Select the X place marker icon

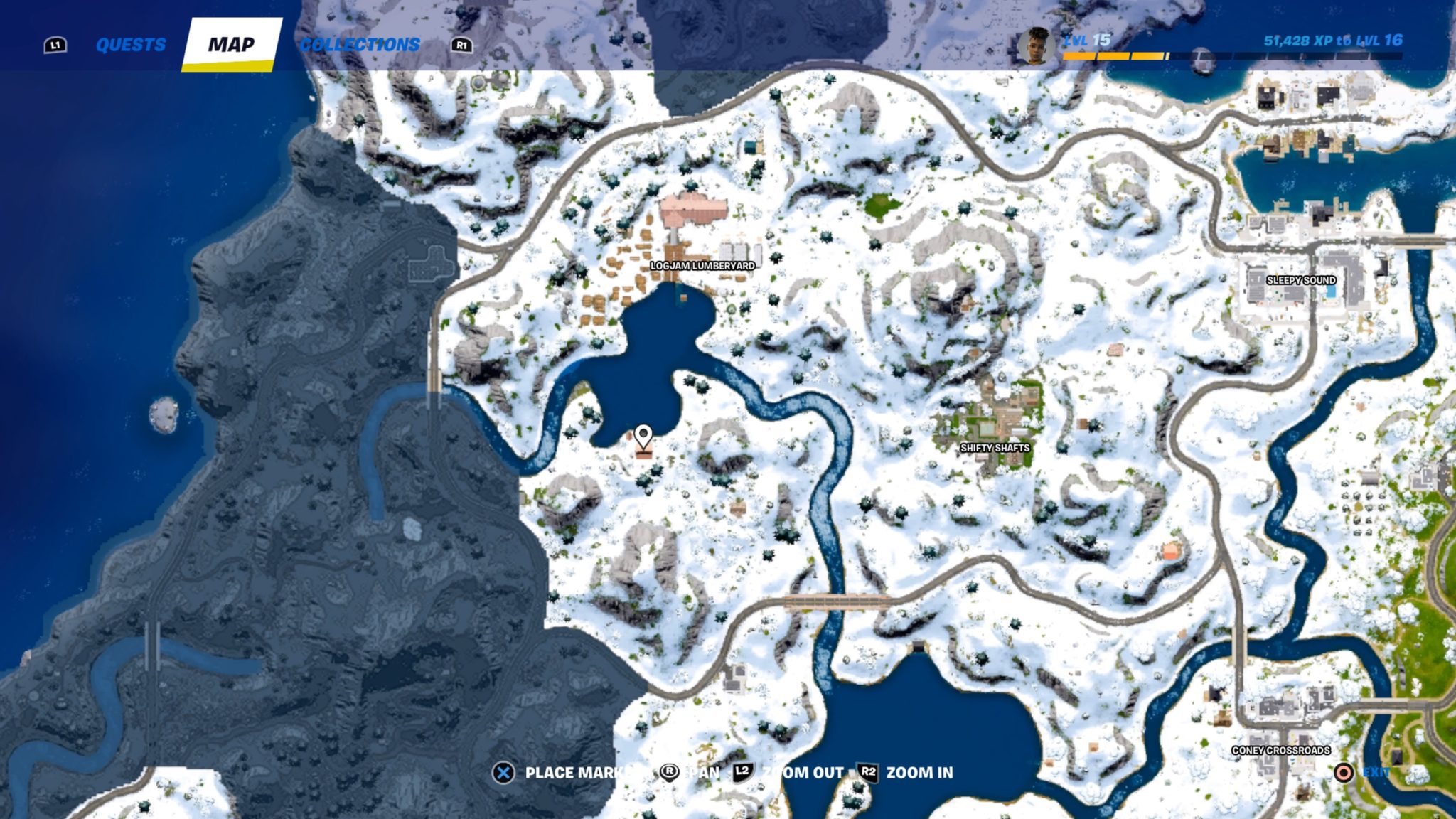click(505, 773)
